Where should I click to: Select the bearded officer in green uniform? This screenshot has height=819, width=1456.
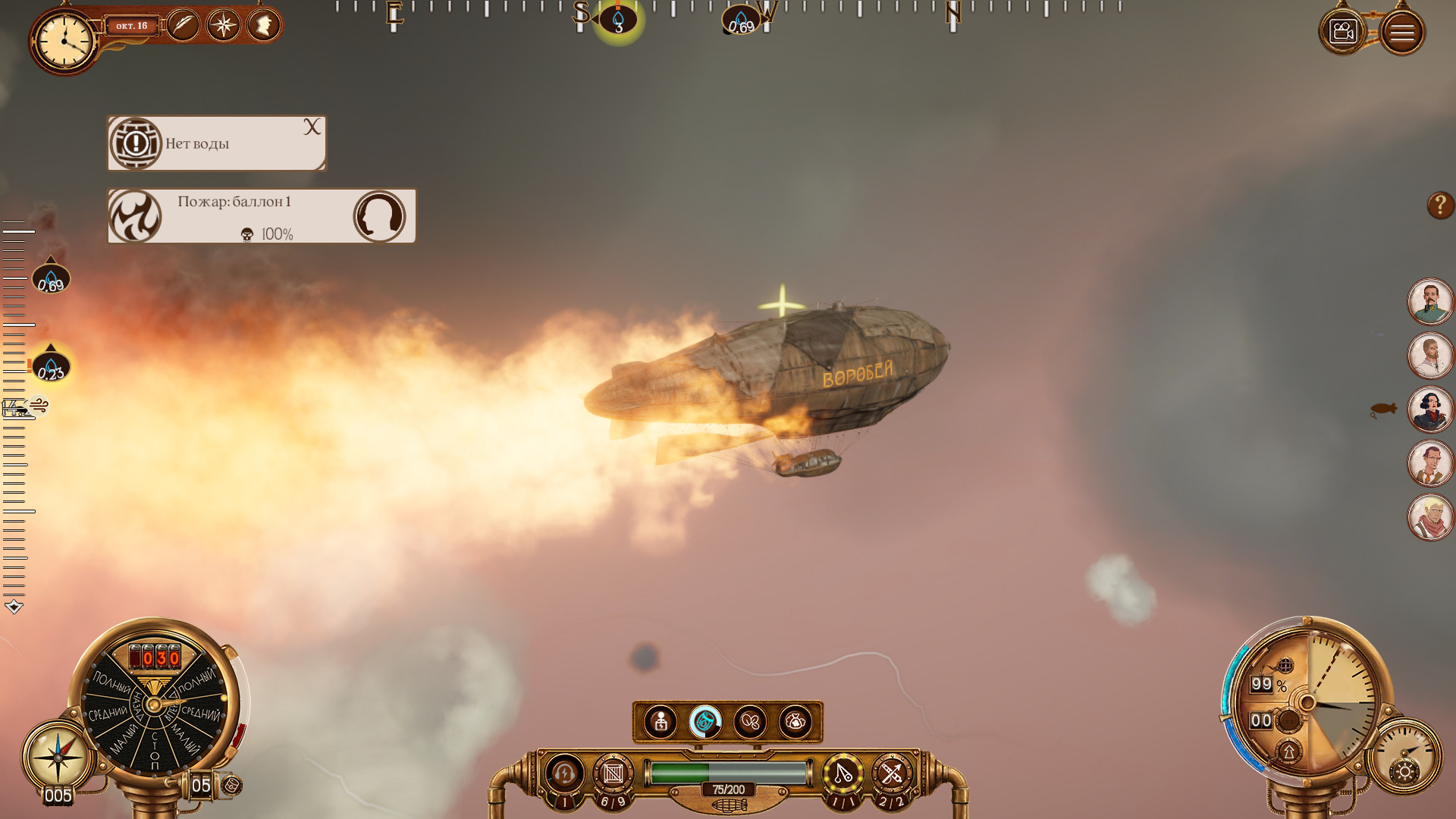click(1430, 301)
